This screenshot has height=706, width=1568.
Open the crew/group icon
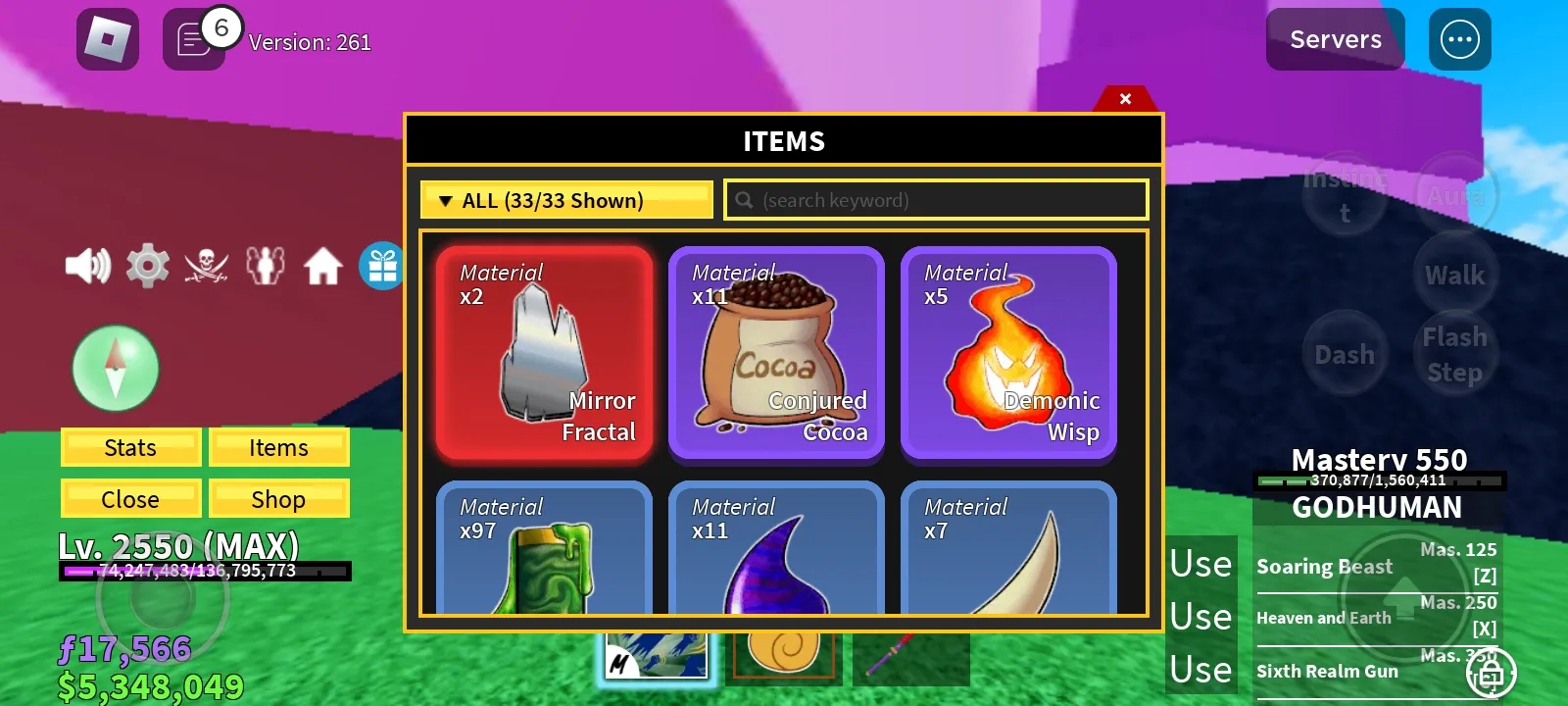[265, 265]
